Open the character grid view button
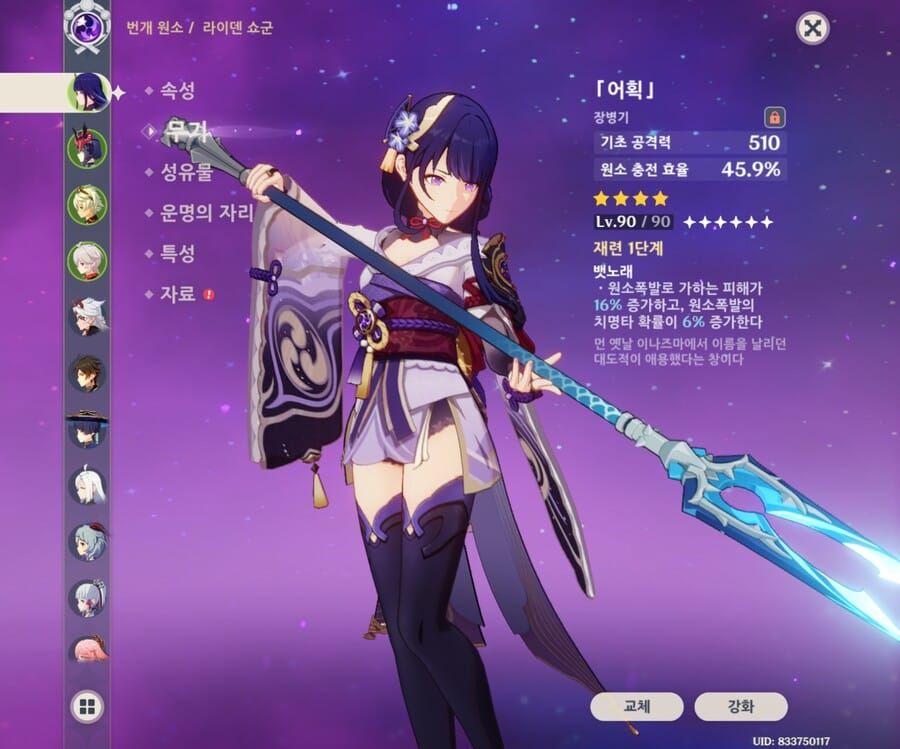Image resolution: width=900 pixels, height=749 pixels. [x=87, y=707]
